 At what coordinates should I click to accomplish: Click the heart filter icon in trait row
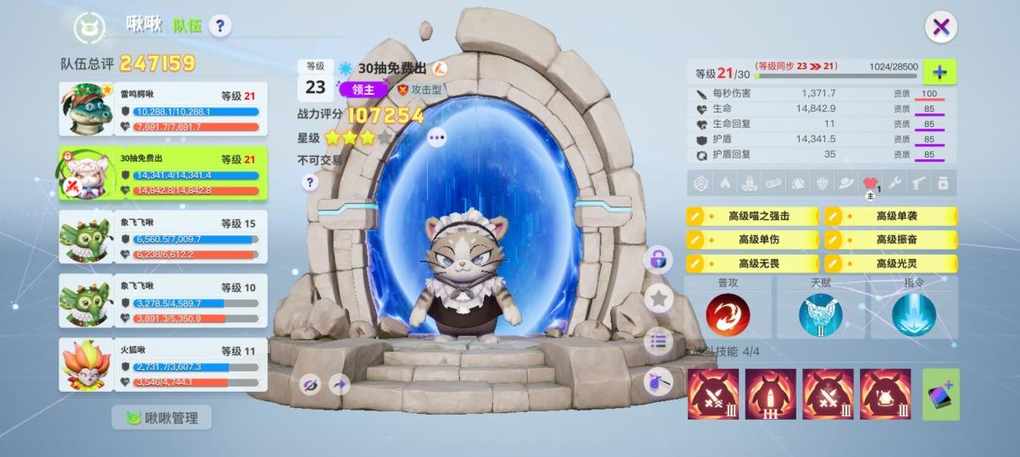(870, 183)
